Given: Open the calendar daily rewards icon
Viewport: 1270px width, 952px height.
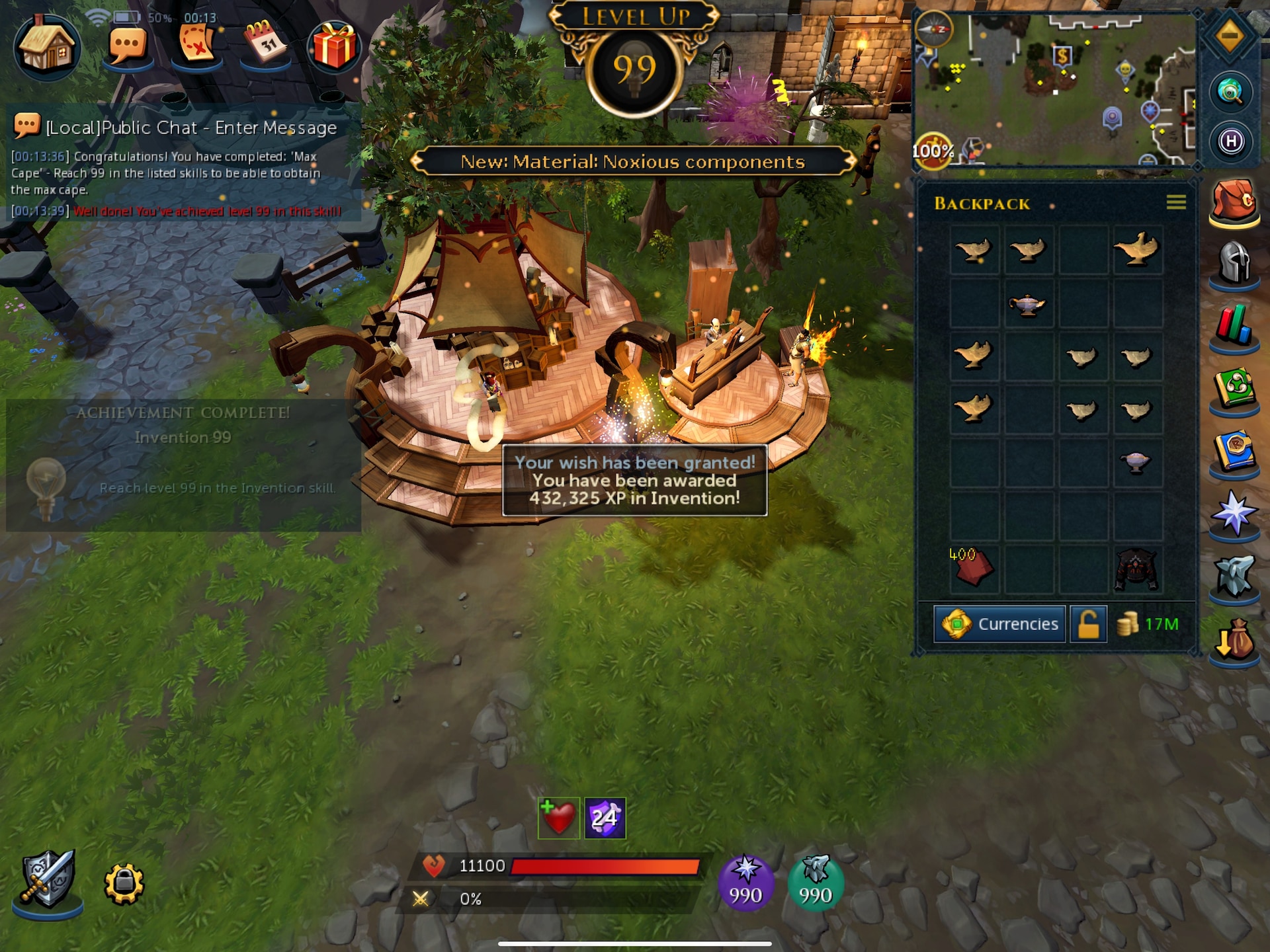Looking at the screenshot, I should pos(265,44).
